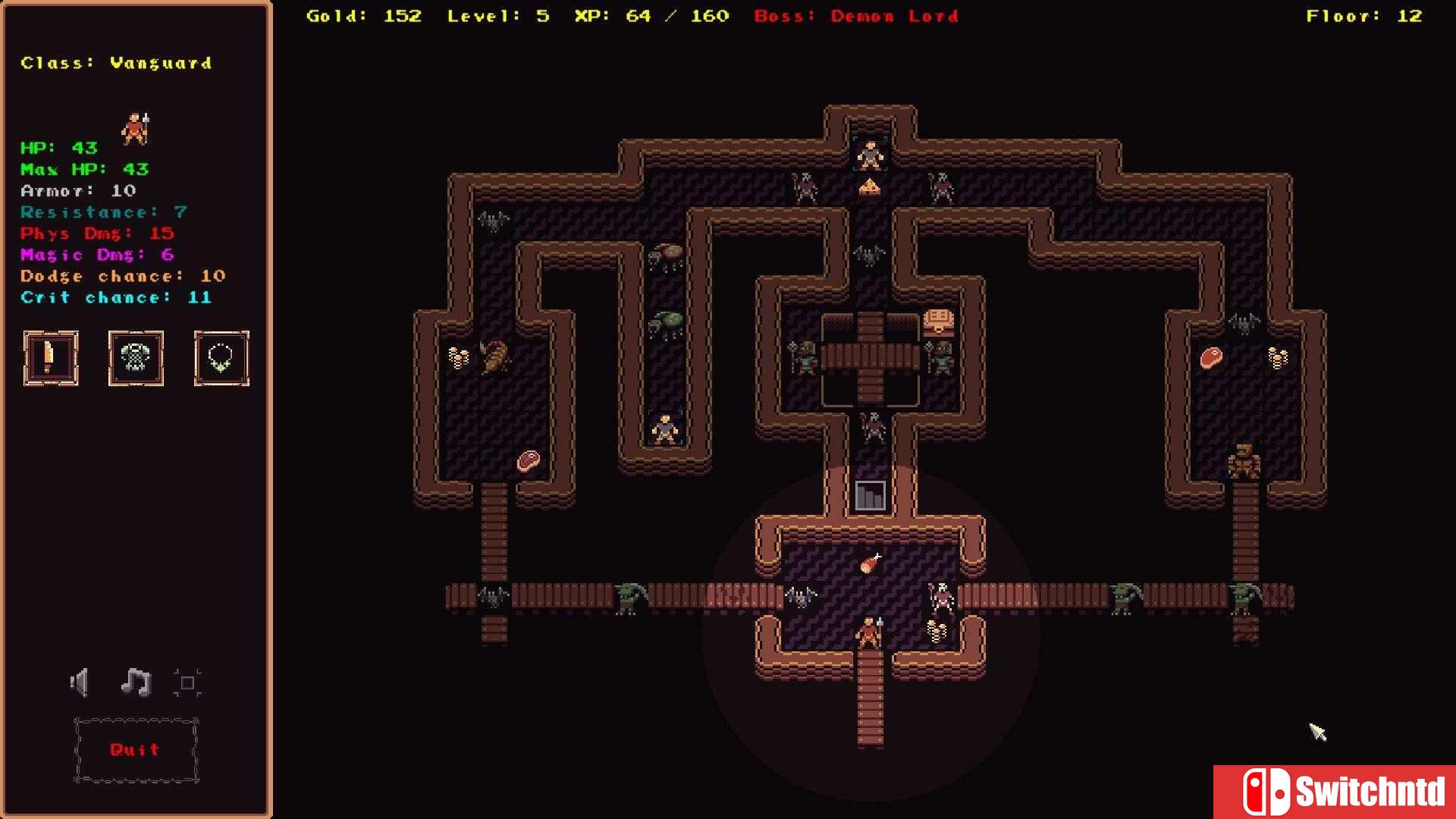Collect the gold coin pile near the player
Image resolution: width=1456 pixels, height=819 pixels.
(x=935, y=630)
